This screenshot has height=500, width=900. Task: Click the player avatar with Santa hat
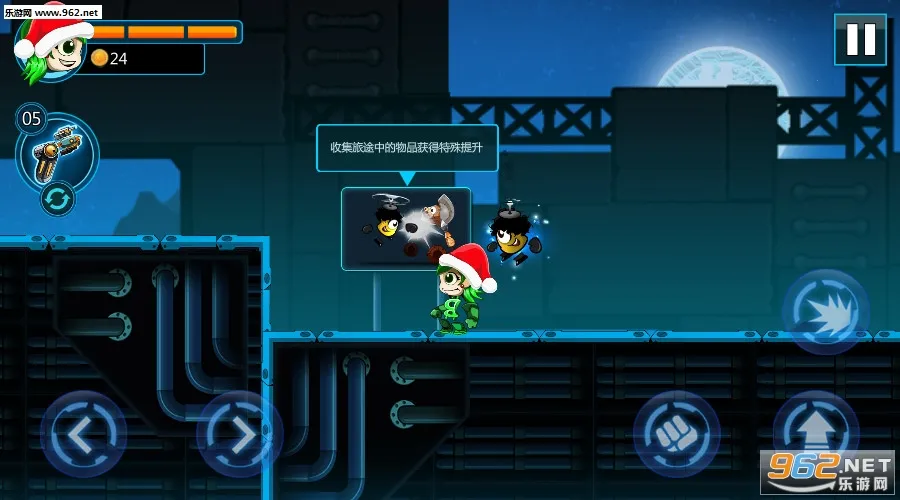[x=50, y=48]
